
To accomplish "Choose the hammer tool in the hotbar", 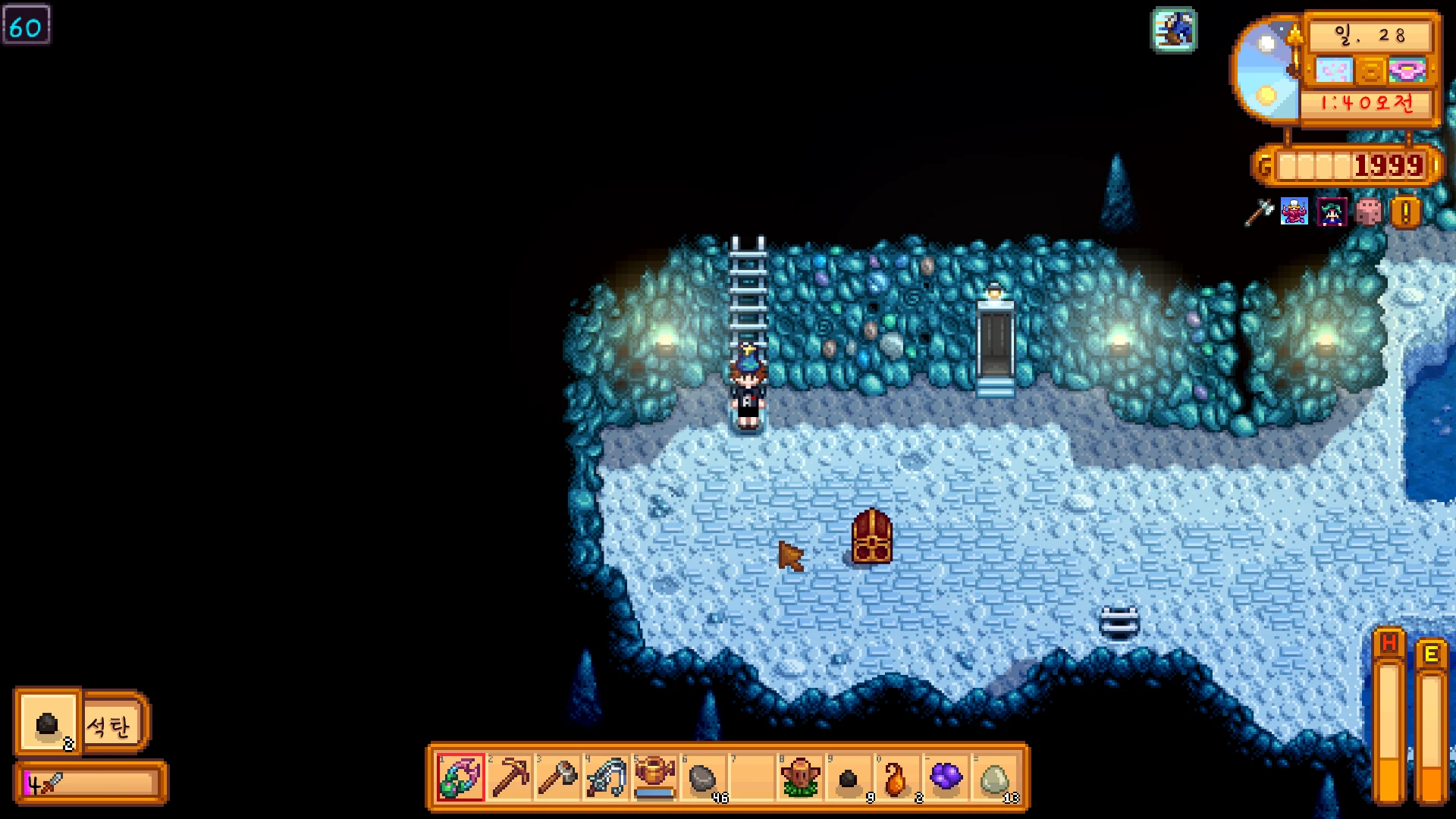I will [x=558, y=777].
